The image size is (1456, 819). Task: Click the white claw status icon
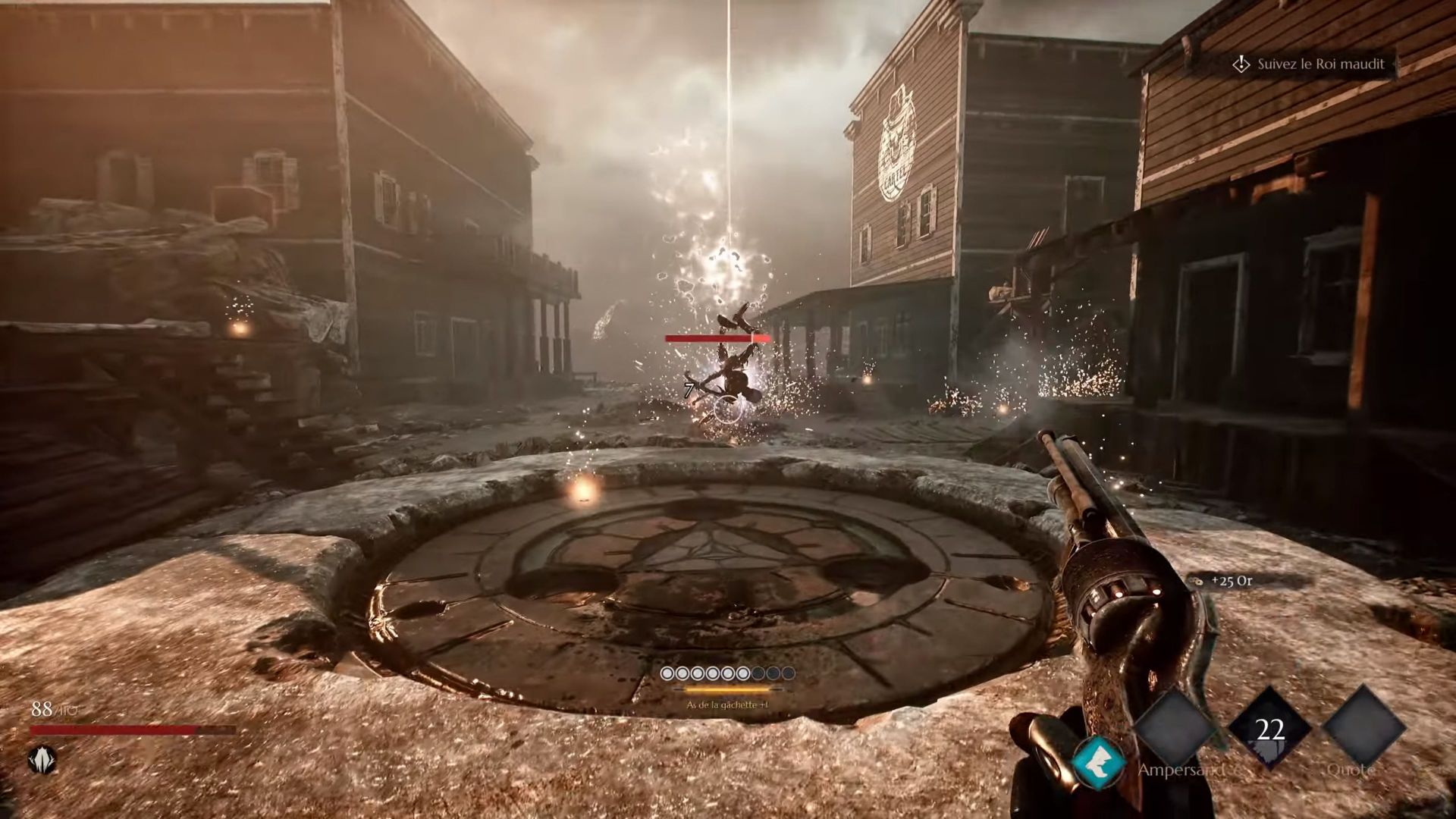43,759
